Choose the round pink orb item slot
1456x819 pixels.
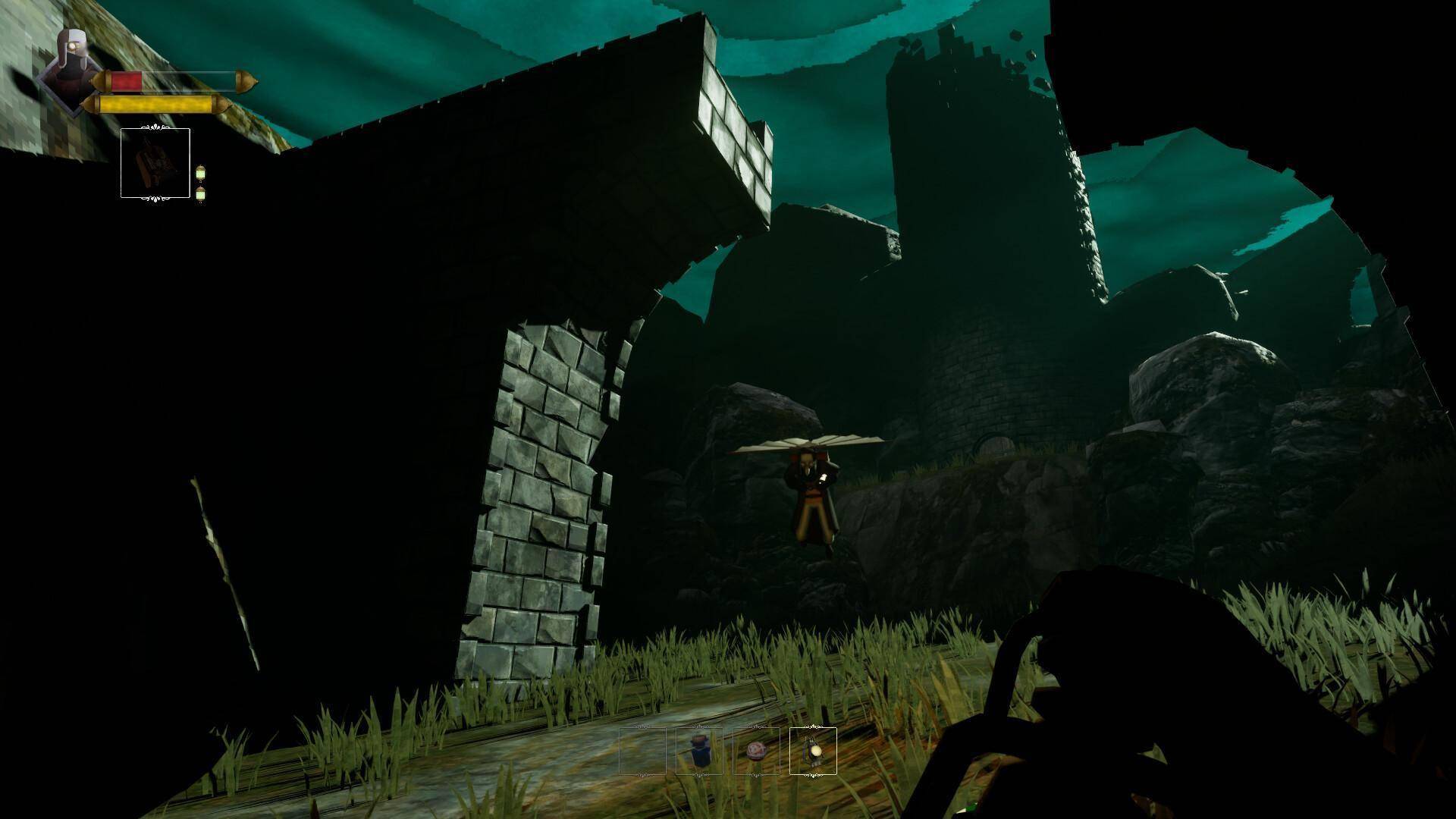coord(756,751)
